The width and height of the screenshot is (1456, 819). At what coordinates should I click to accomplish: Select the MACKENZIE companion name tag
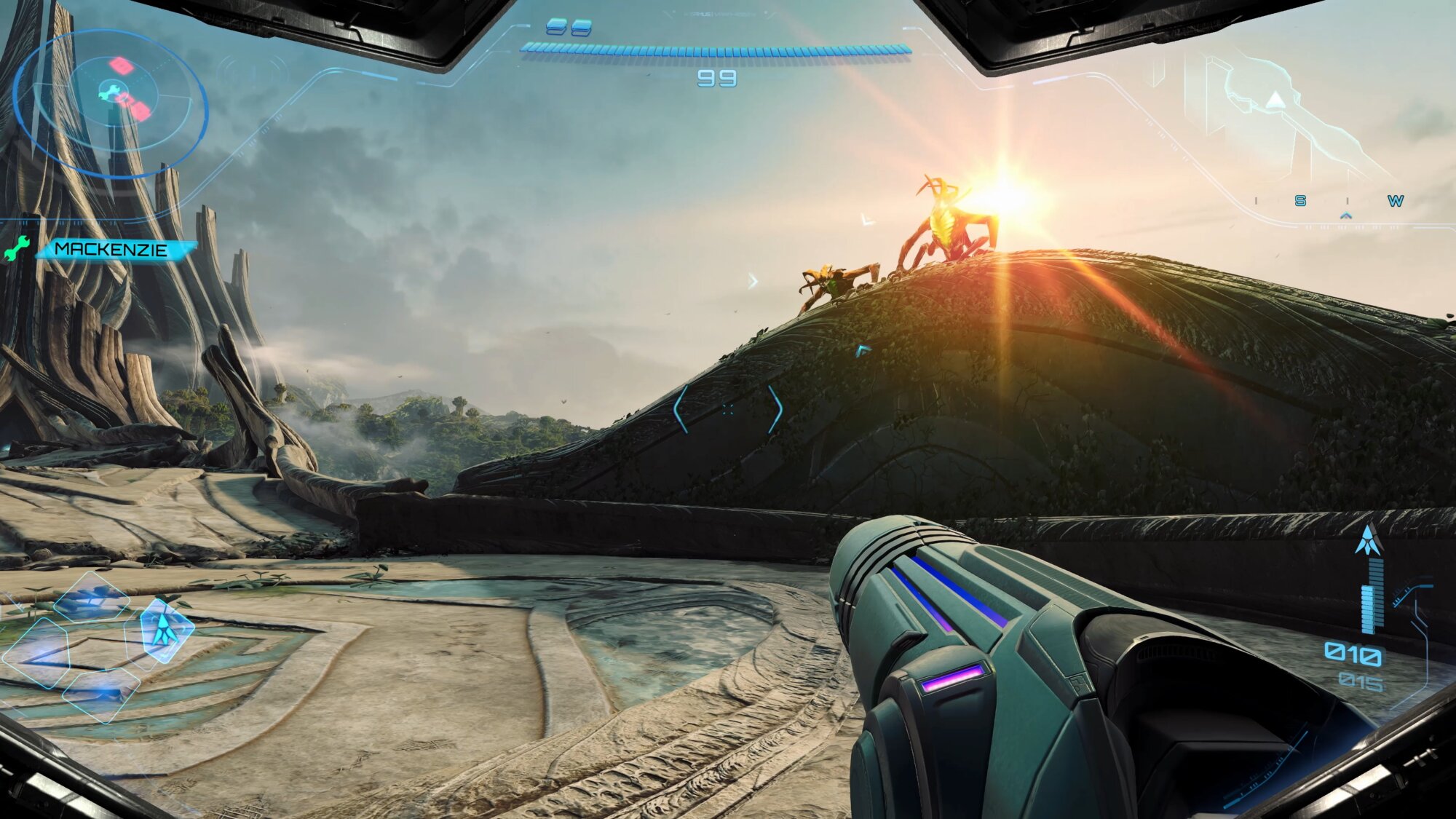113,250
